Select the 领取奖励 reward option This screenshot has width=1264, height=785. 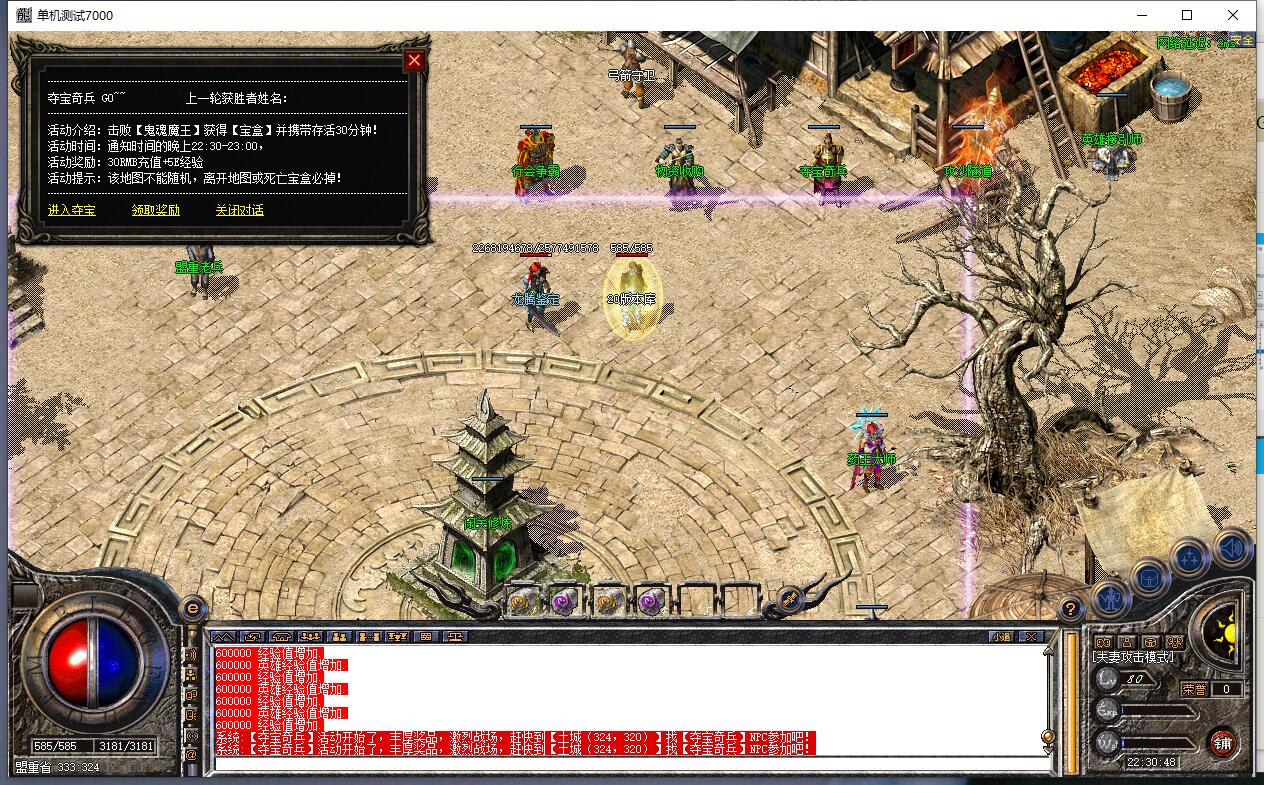156,210
